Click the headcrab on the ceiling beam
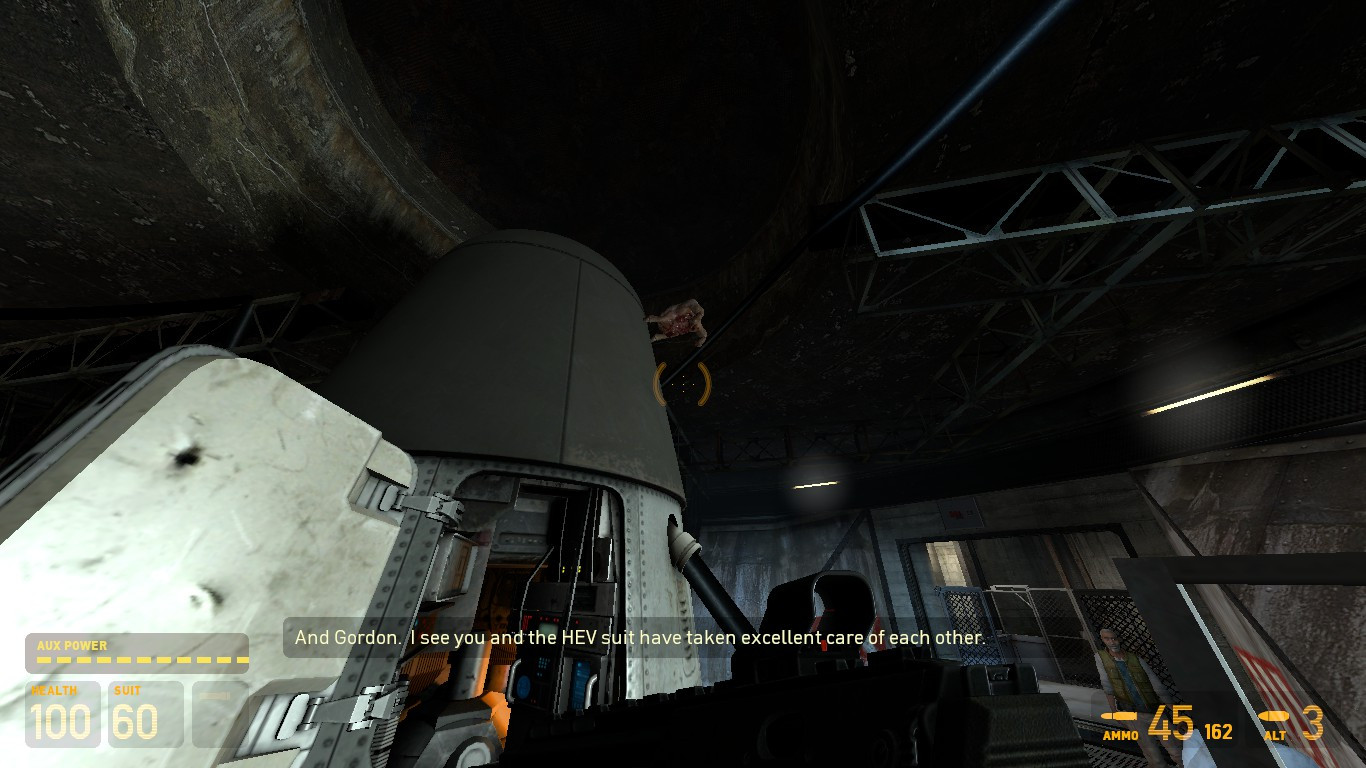This screenshot has height=768, width=1366. click(x=676, y=320)
